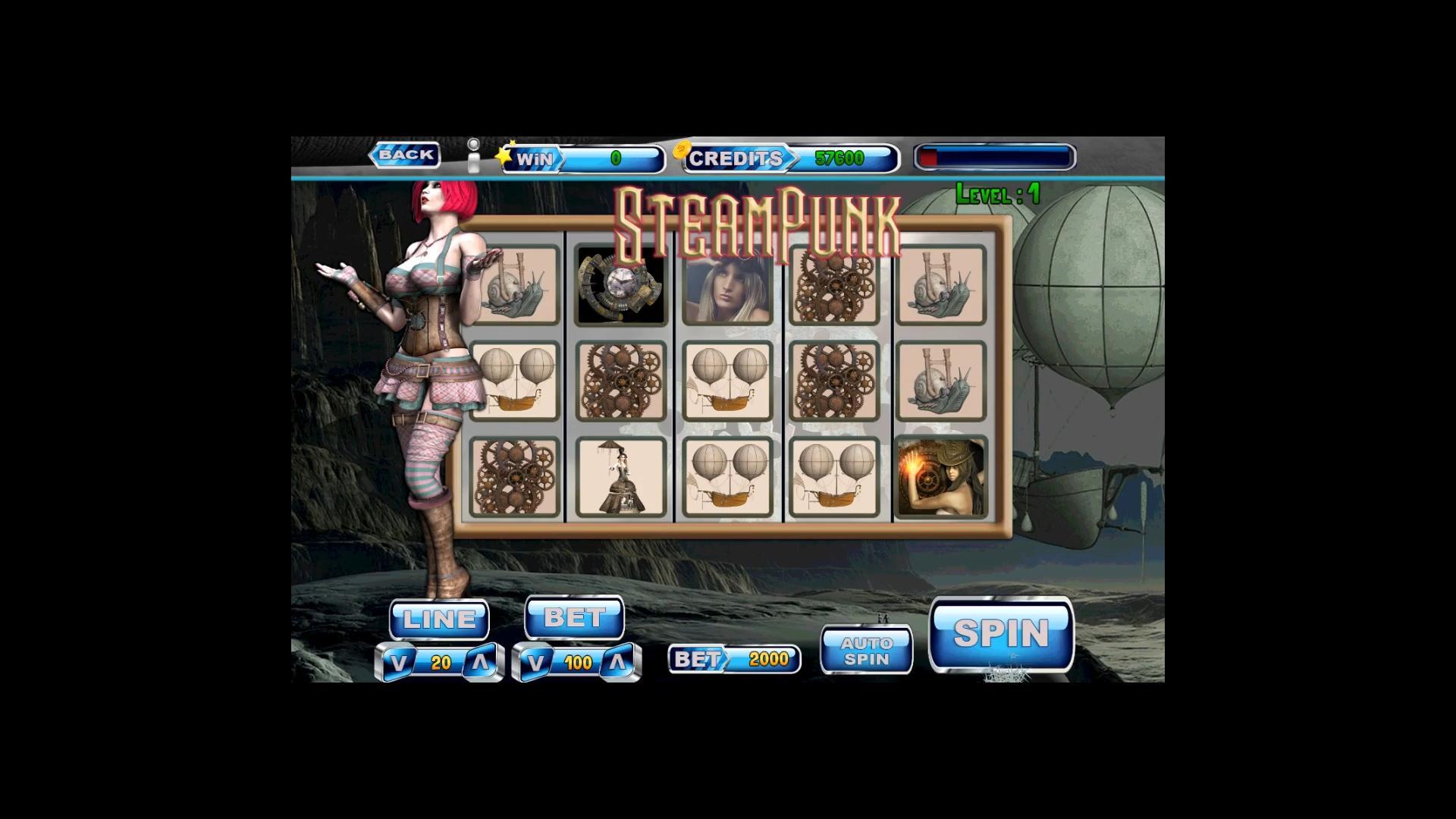Click the down arrow beside the bet amount
The height and width of the screenshot is (819, 1456).
(x=538, y=661)
